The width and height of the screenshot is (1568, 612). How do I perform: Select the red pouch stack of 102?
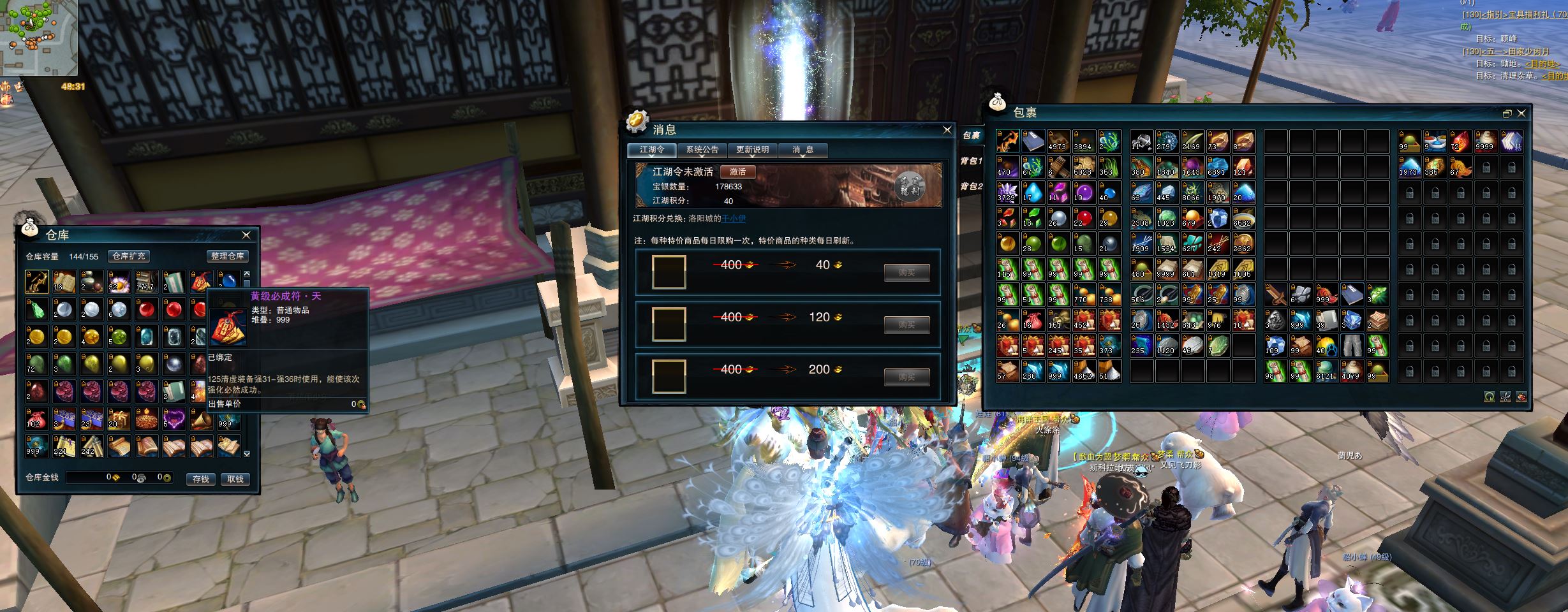click(x=36, y=418)
